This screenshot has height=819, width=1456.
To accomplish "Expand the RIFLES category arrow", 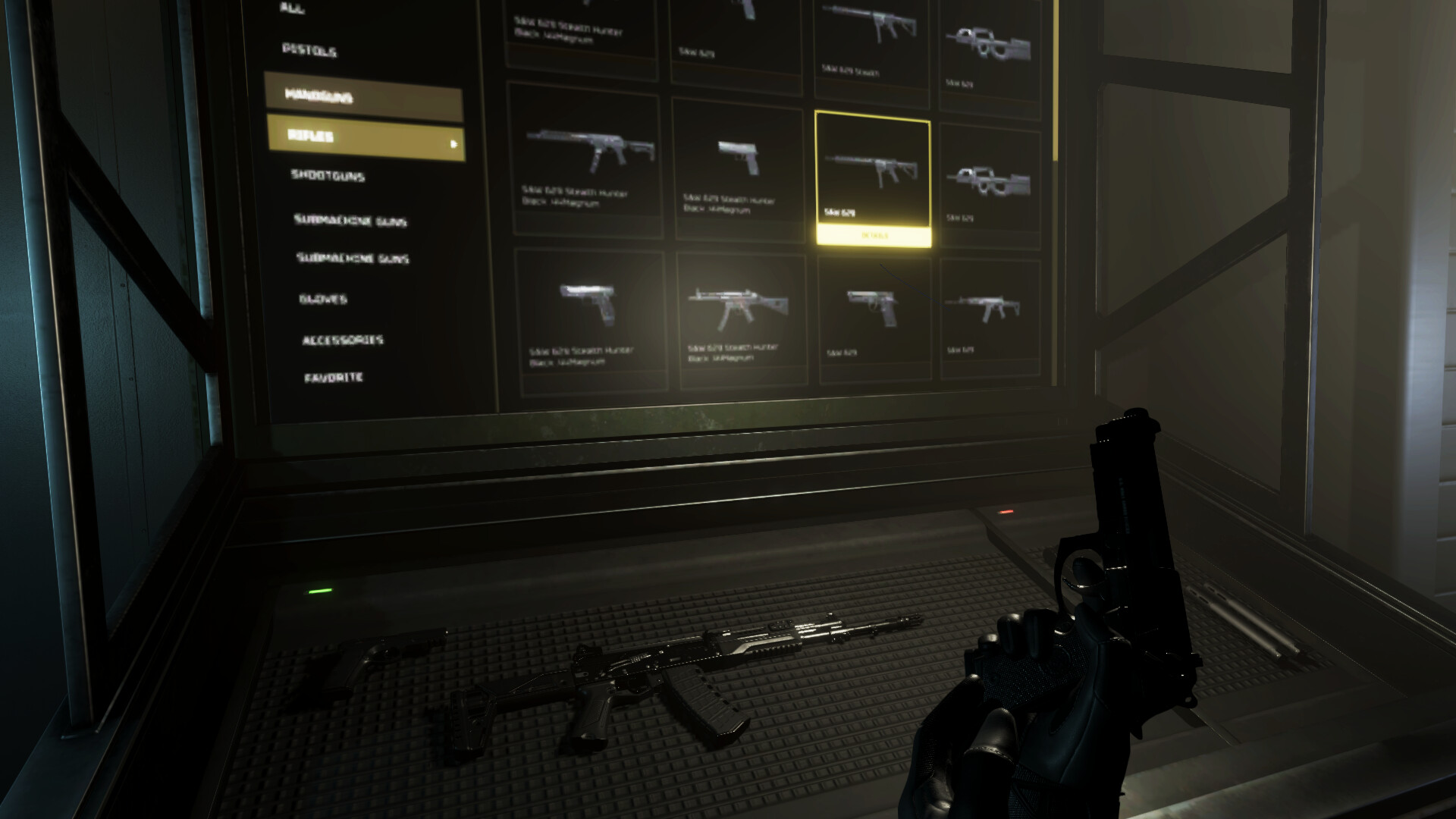I will [453, 143].
